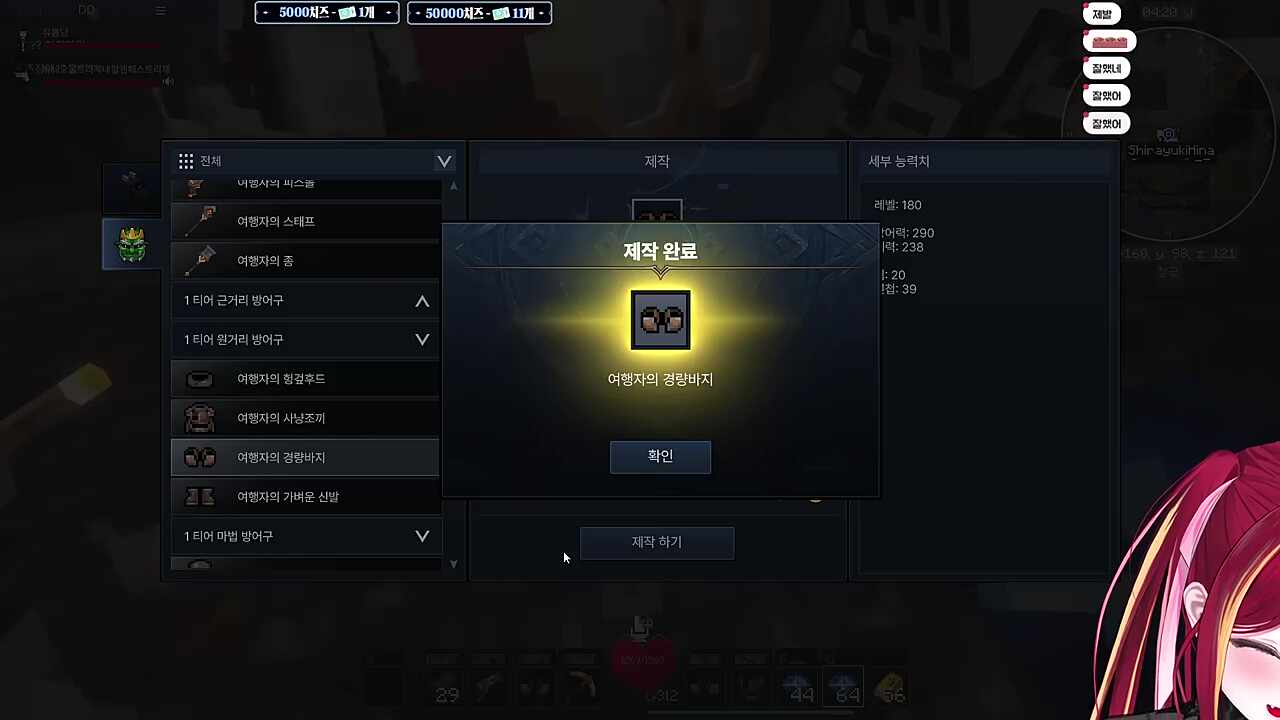Click the golden pouch icon at hotbar right
Image resolution: width=1280 pixels, height=720 pixels.
coord(890,688)
